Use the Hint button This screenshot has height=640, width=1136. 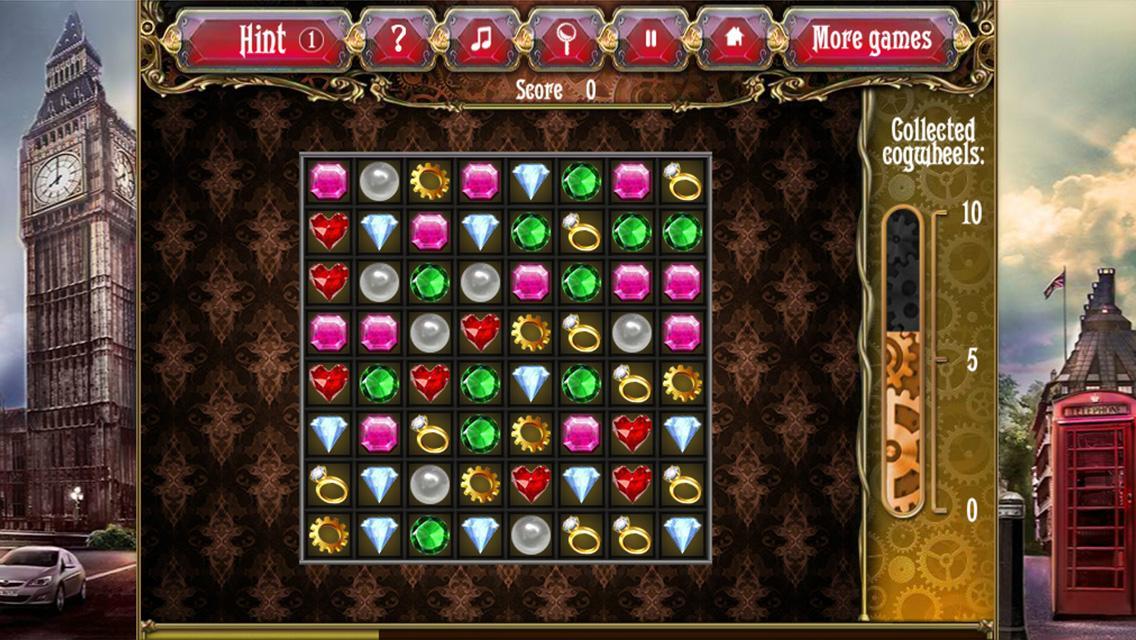(265, 40)
